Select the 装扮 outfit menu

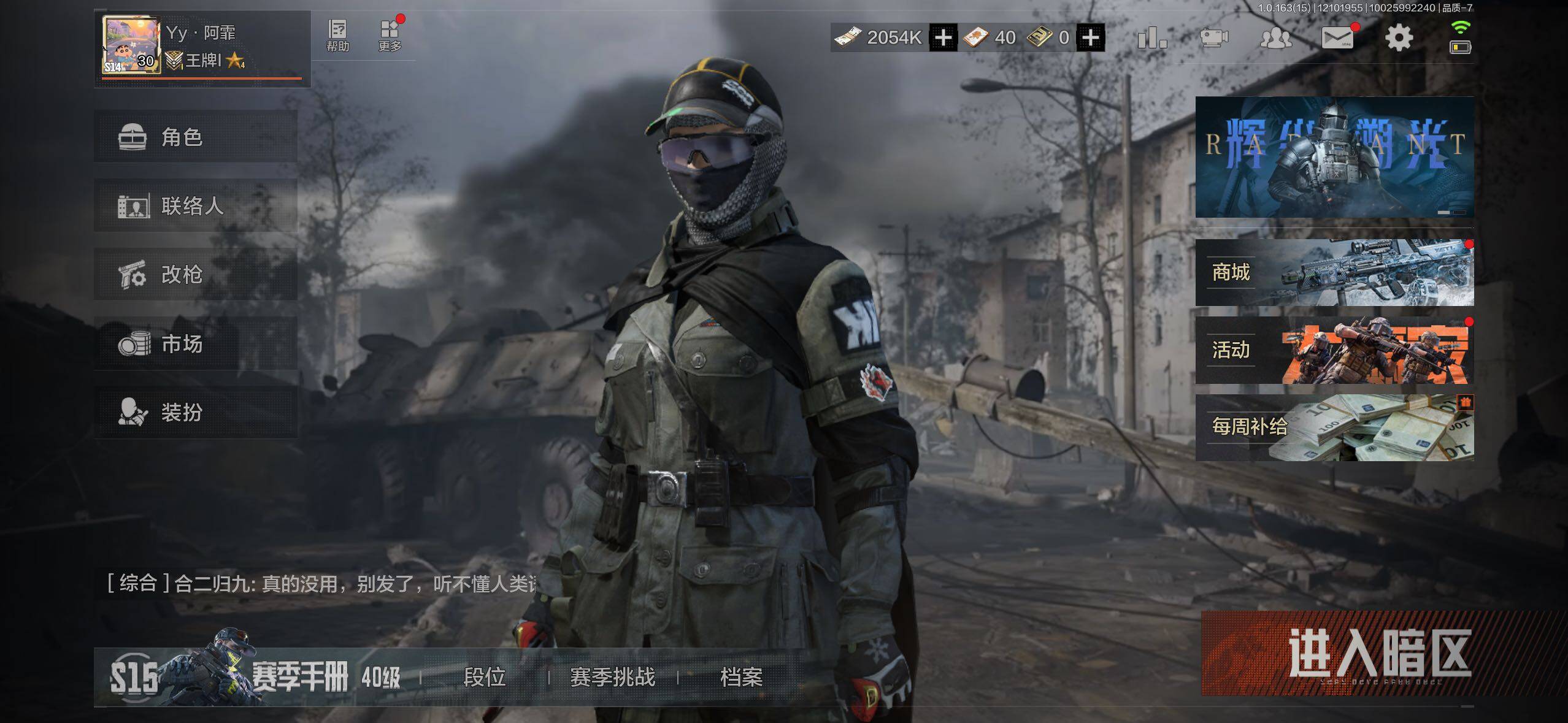click(x=195, y=412)
